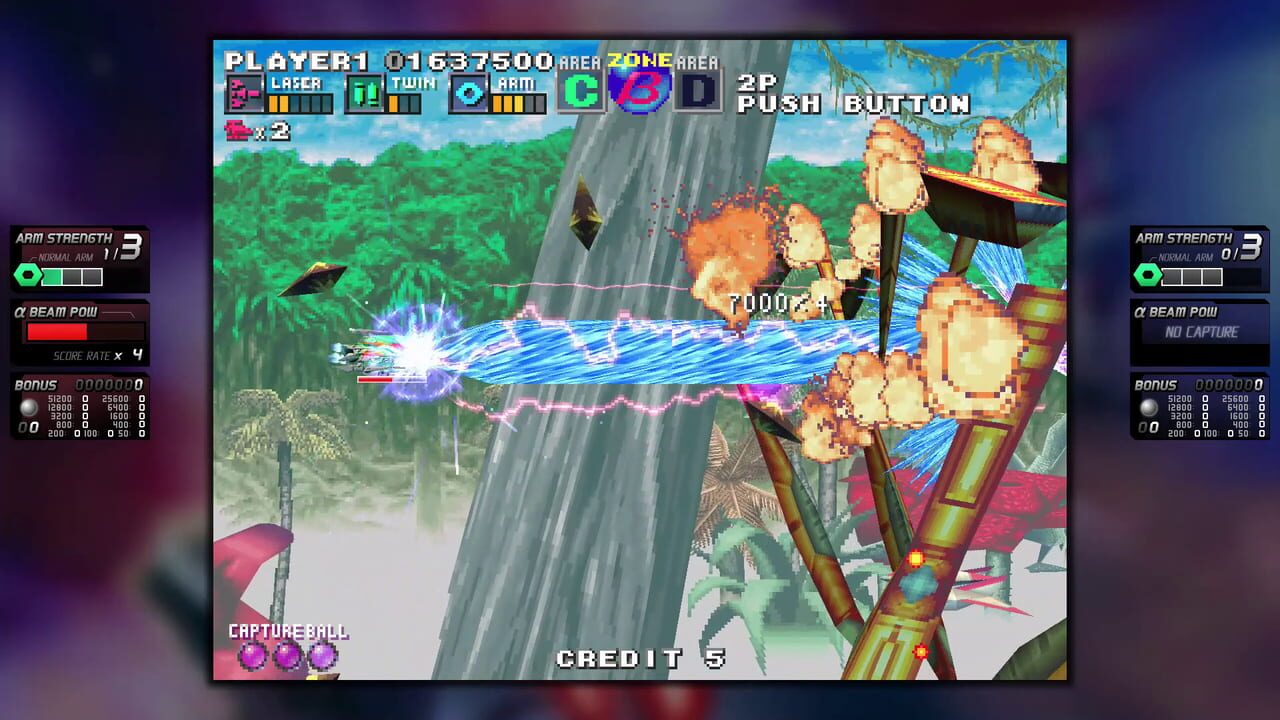1280x720 pixels.
Task: Select the middle purple Capture Ball
Action: coord(287,654)
